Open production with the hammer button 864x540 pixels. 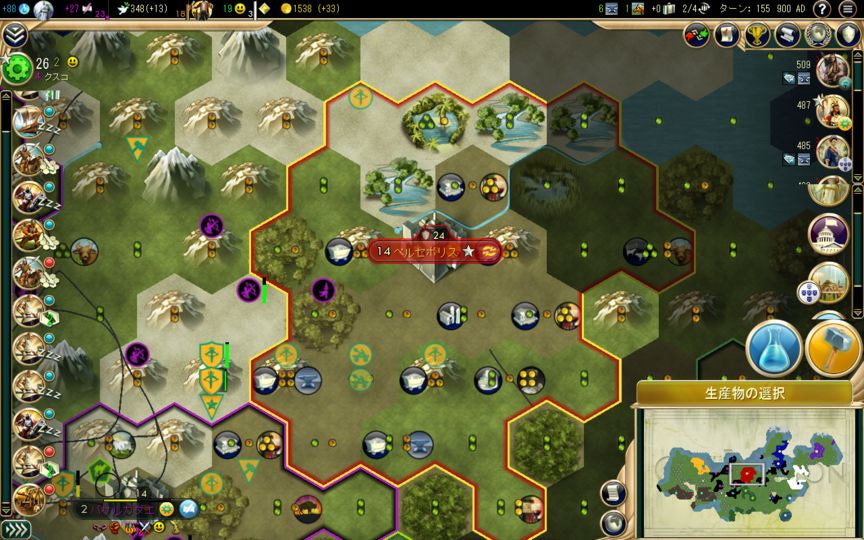coord(832,348)
